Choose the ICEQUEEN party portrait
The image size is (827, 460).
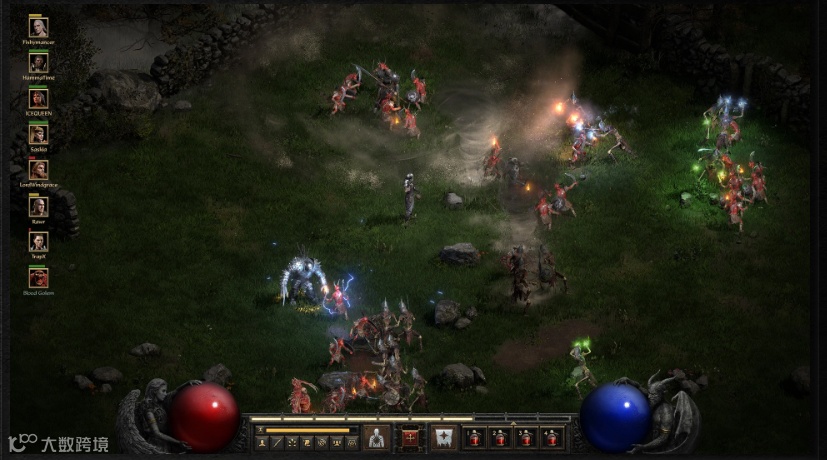38,98
